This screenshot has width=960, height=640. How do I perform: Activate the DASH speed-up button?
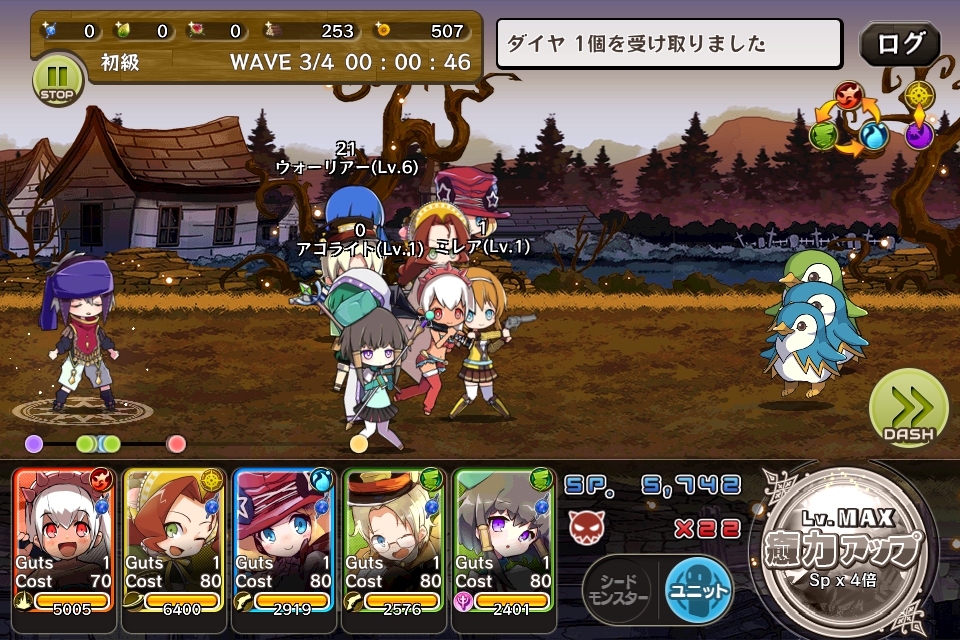(908, 410)
